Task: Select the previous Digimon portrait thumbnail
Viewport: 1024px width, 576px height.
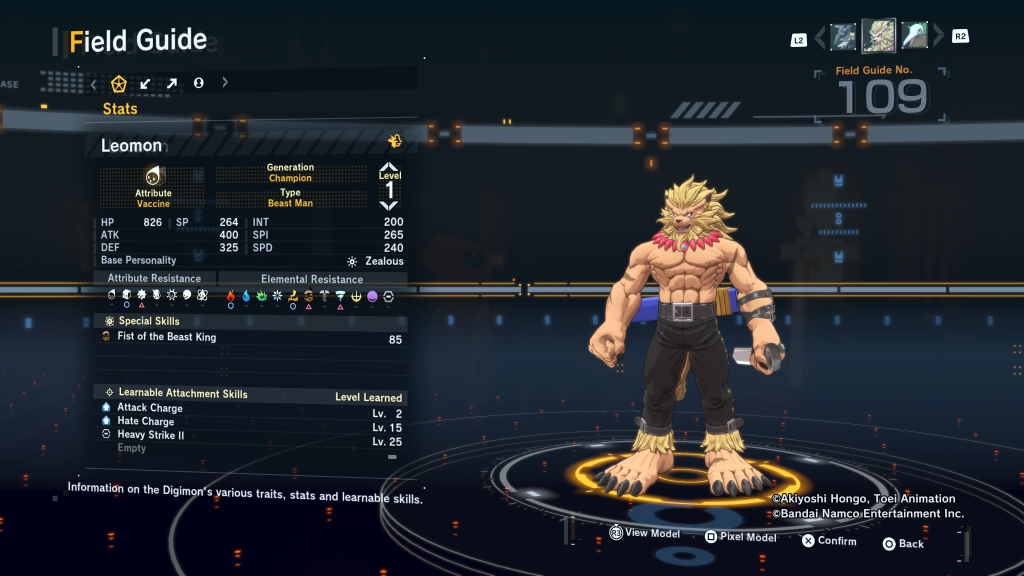Action: [843, 37]
